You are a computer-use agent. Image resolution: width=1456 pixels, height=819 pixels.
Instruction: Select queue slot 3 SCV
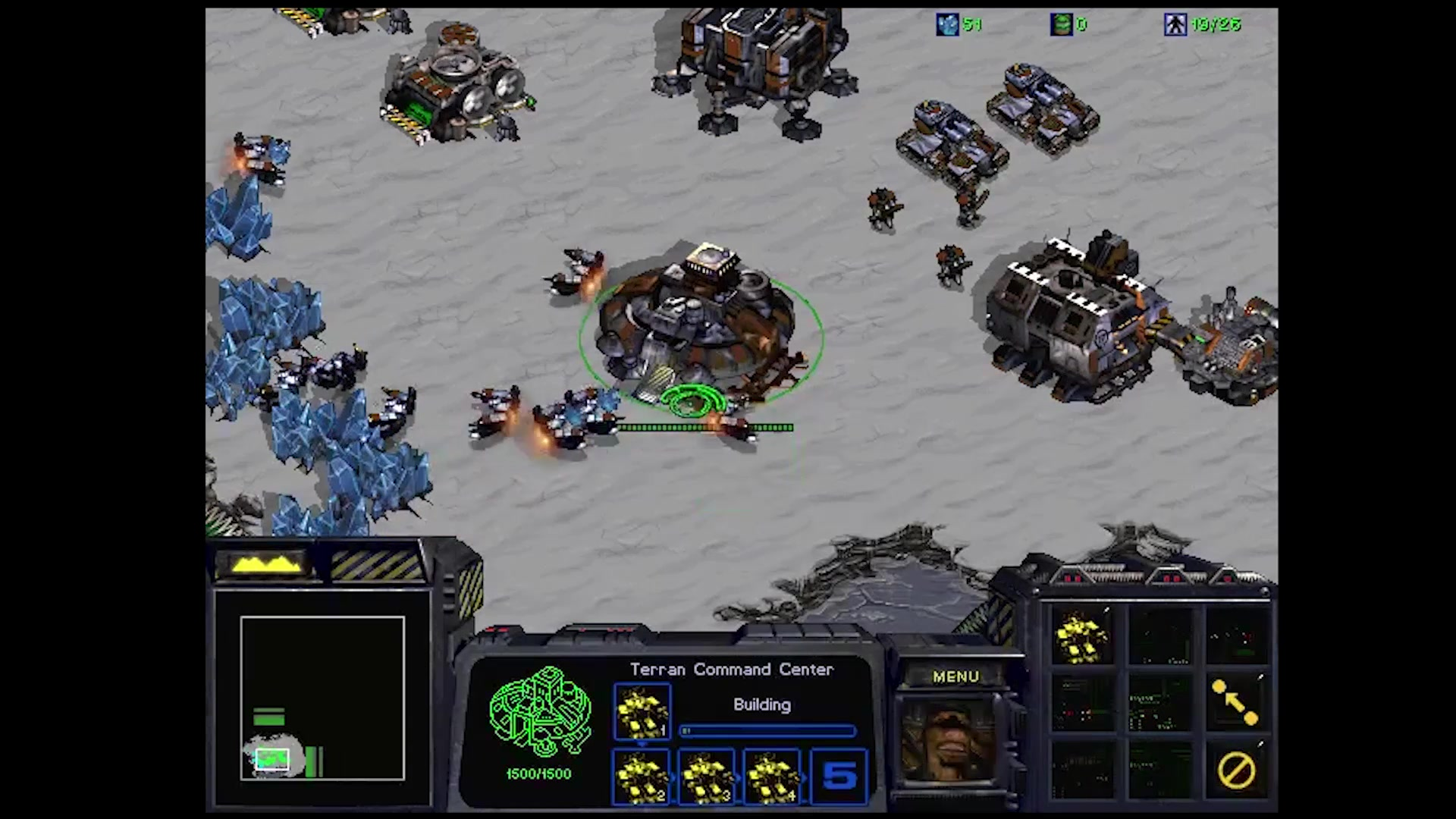(707, 777)
